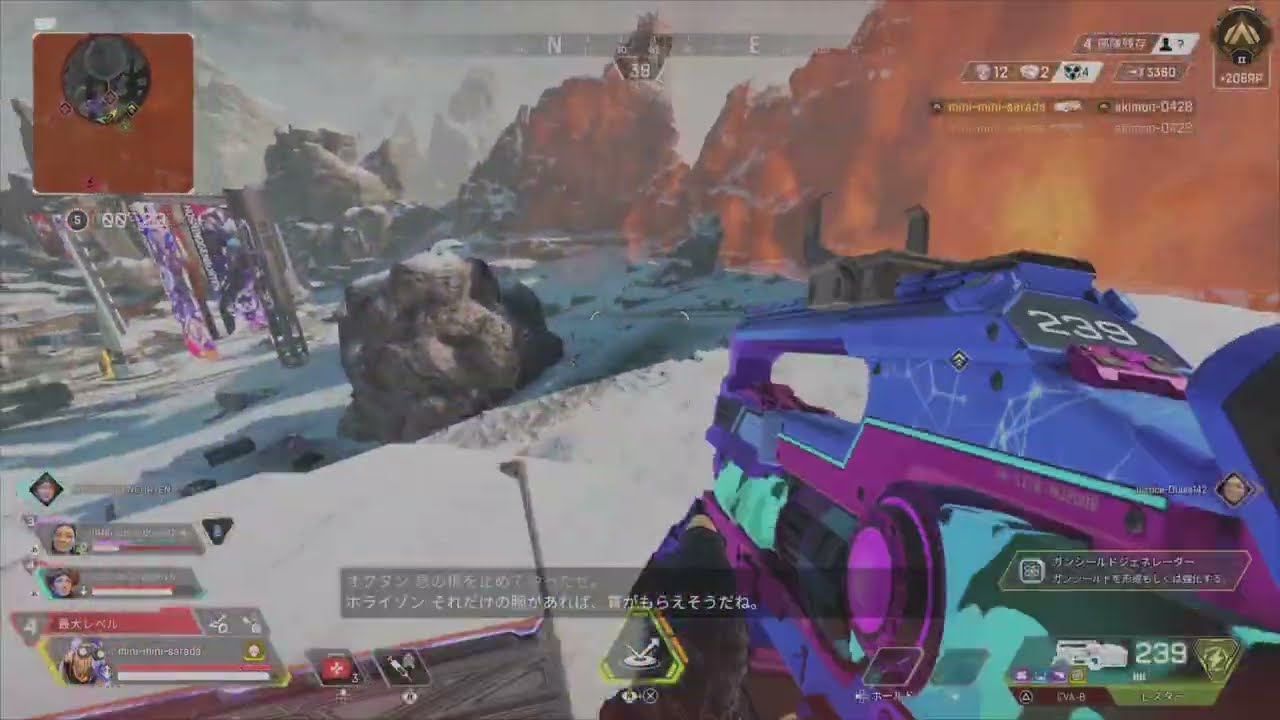
Task: Click the shotgun ammo icon near the 239 count
Action: tap(1142, 676)
